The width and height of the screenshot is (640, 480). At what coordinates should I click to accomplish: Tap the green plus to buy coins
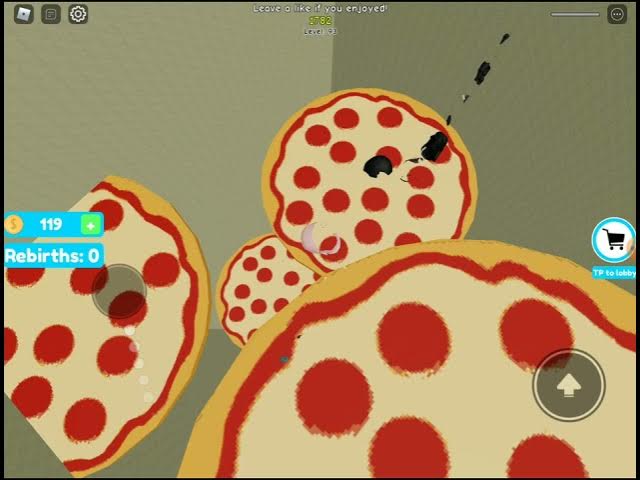click(x=90, y=224)
